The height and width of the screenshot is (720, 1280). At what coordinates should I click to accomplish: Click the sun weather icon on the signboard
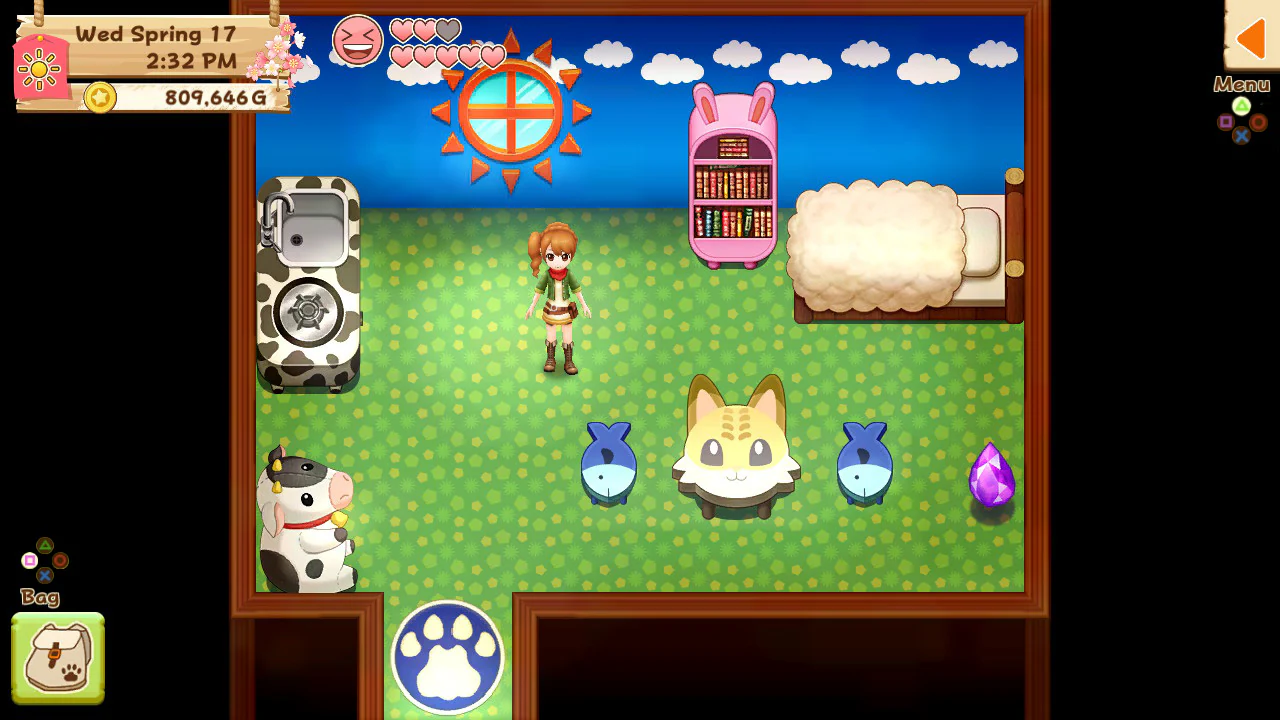[x=40, y=70]
